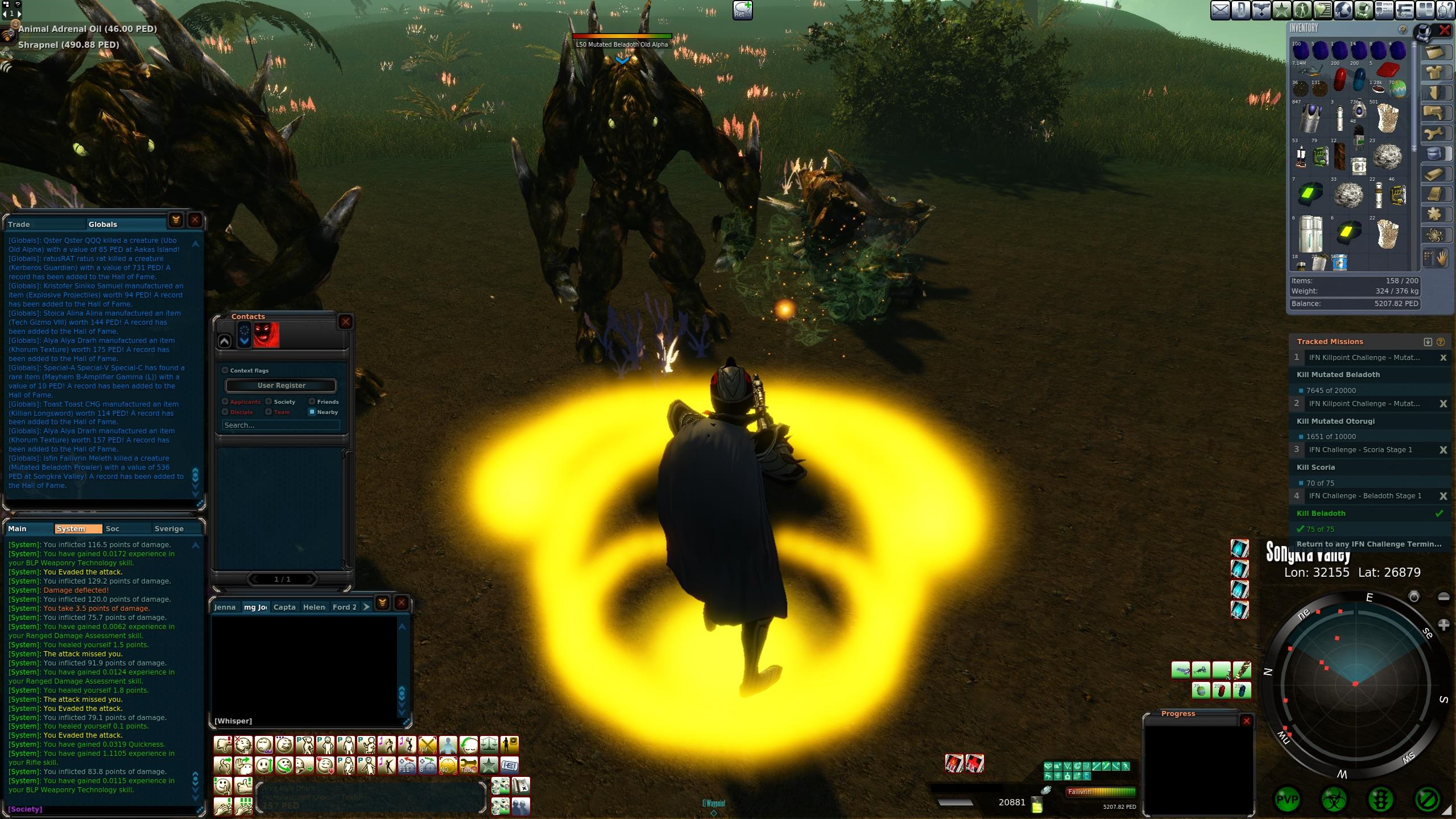Remove tracked mission IFN Challenge - Scoria Stage 1
The width and height of the screenshot is (1456, 819).
1443,450
